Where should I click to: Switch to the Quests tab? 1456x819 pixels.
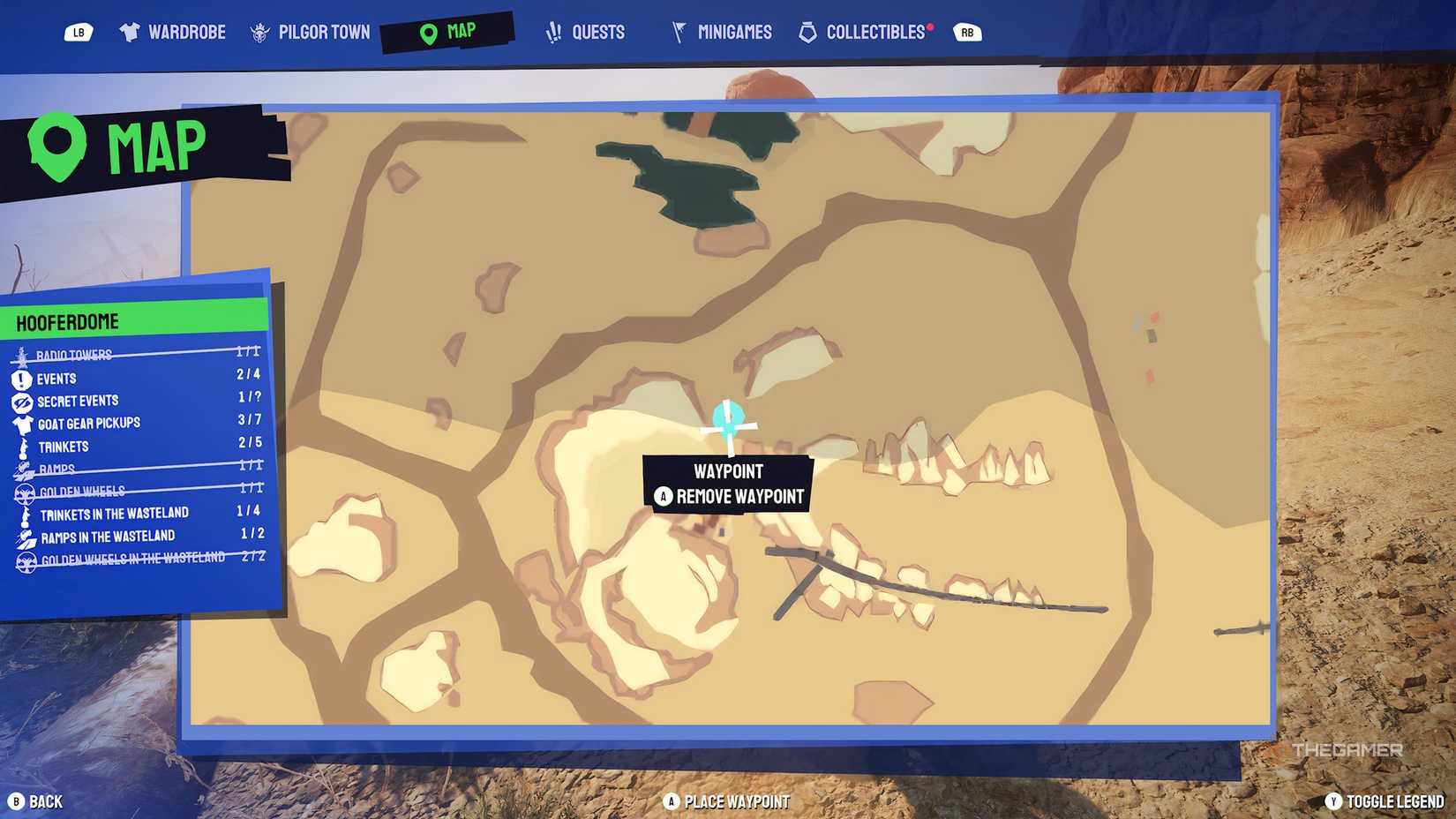pos(585,31)
